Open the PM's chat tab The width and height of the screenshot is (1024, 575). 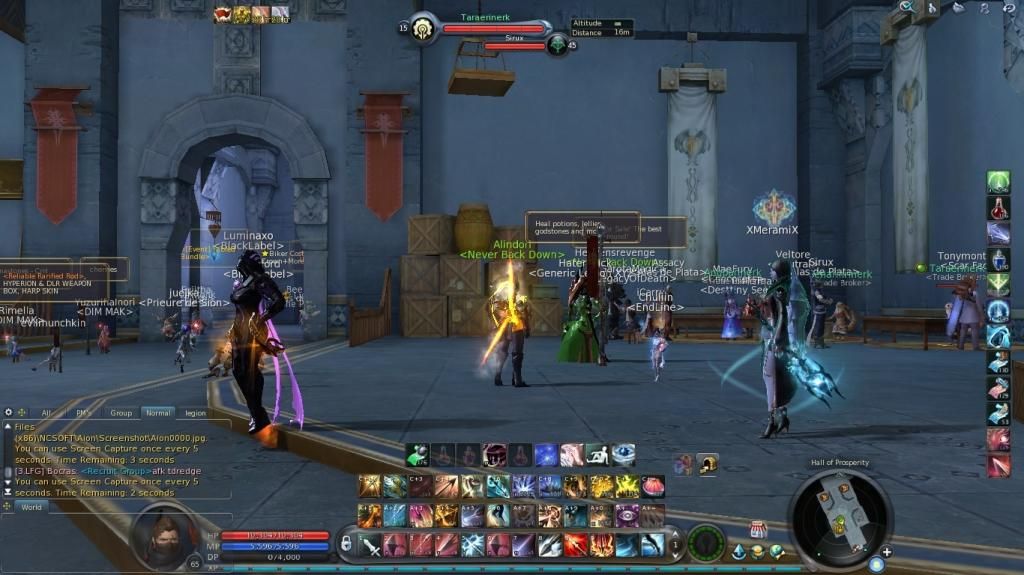coord(83,412)
